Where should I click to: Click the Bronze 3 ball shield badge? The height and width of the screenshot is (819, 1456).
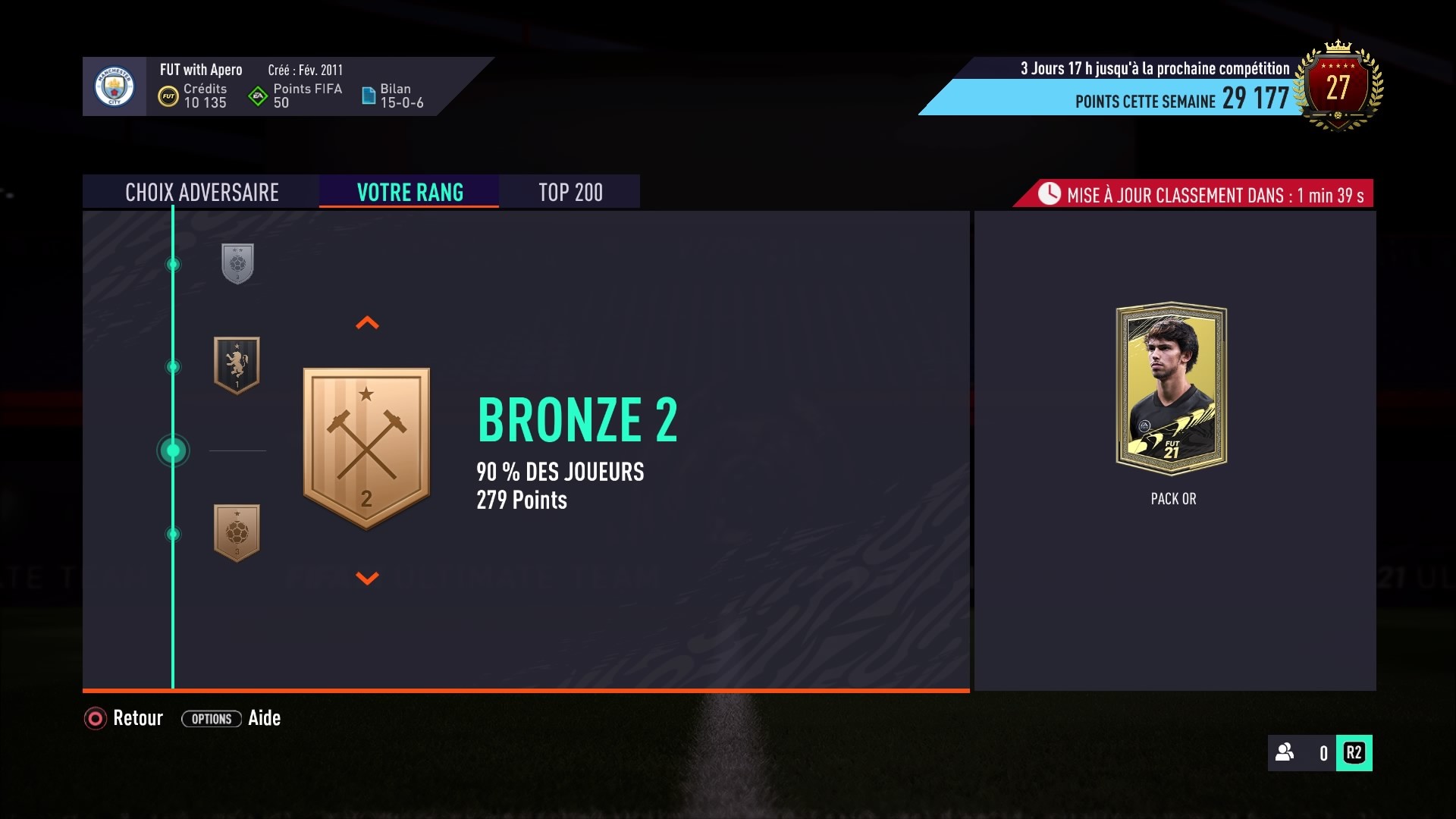coord(236,533)
